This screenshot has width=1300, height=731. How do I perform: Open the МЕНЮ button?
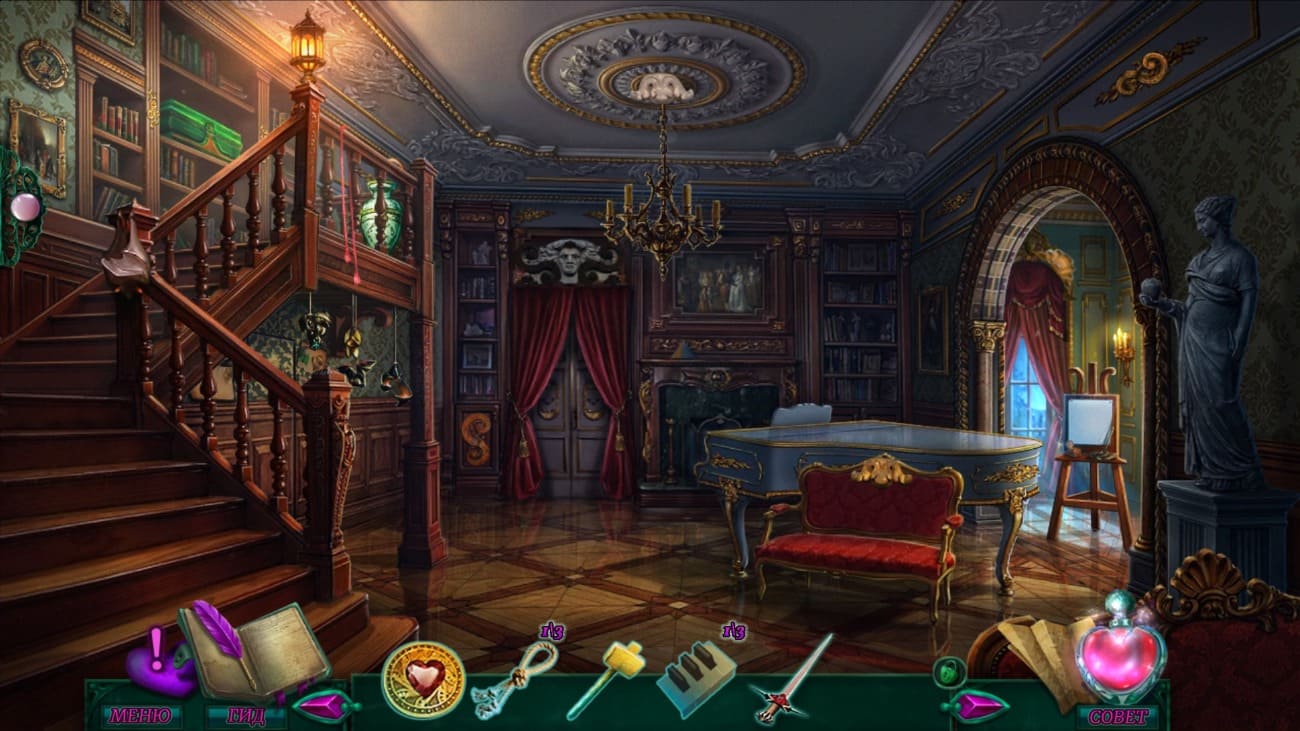click(x=140, y=716)
